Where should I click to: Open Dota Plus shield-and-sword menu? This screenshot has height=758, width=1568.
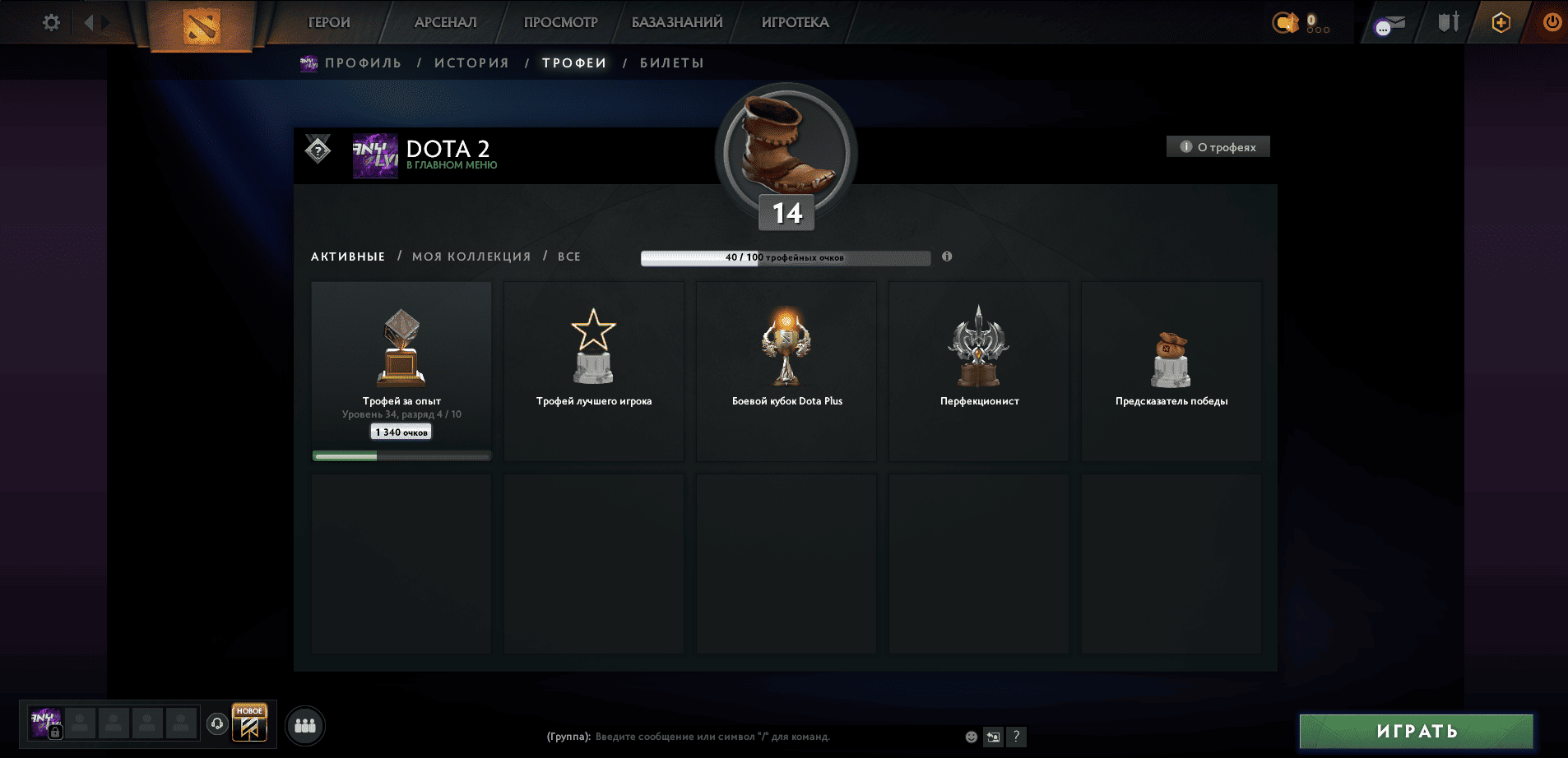tap(1448, 23)
